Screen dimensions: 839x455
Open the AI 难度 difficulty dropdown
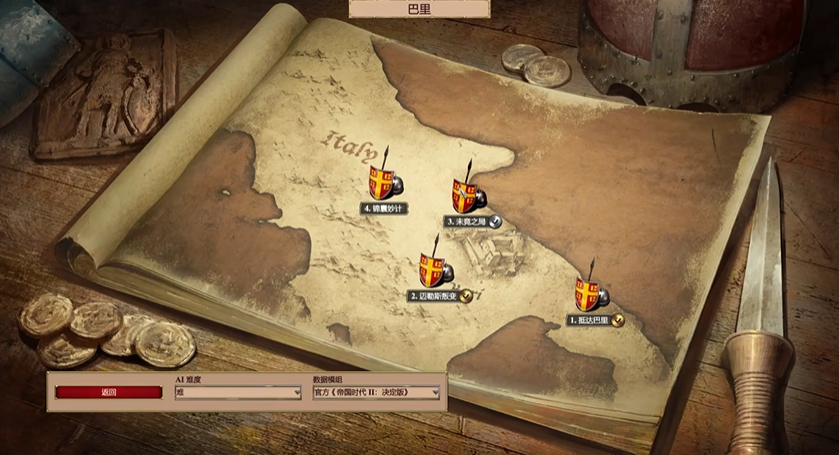coord(238,393)
